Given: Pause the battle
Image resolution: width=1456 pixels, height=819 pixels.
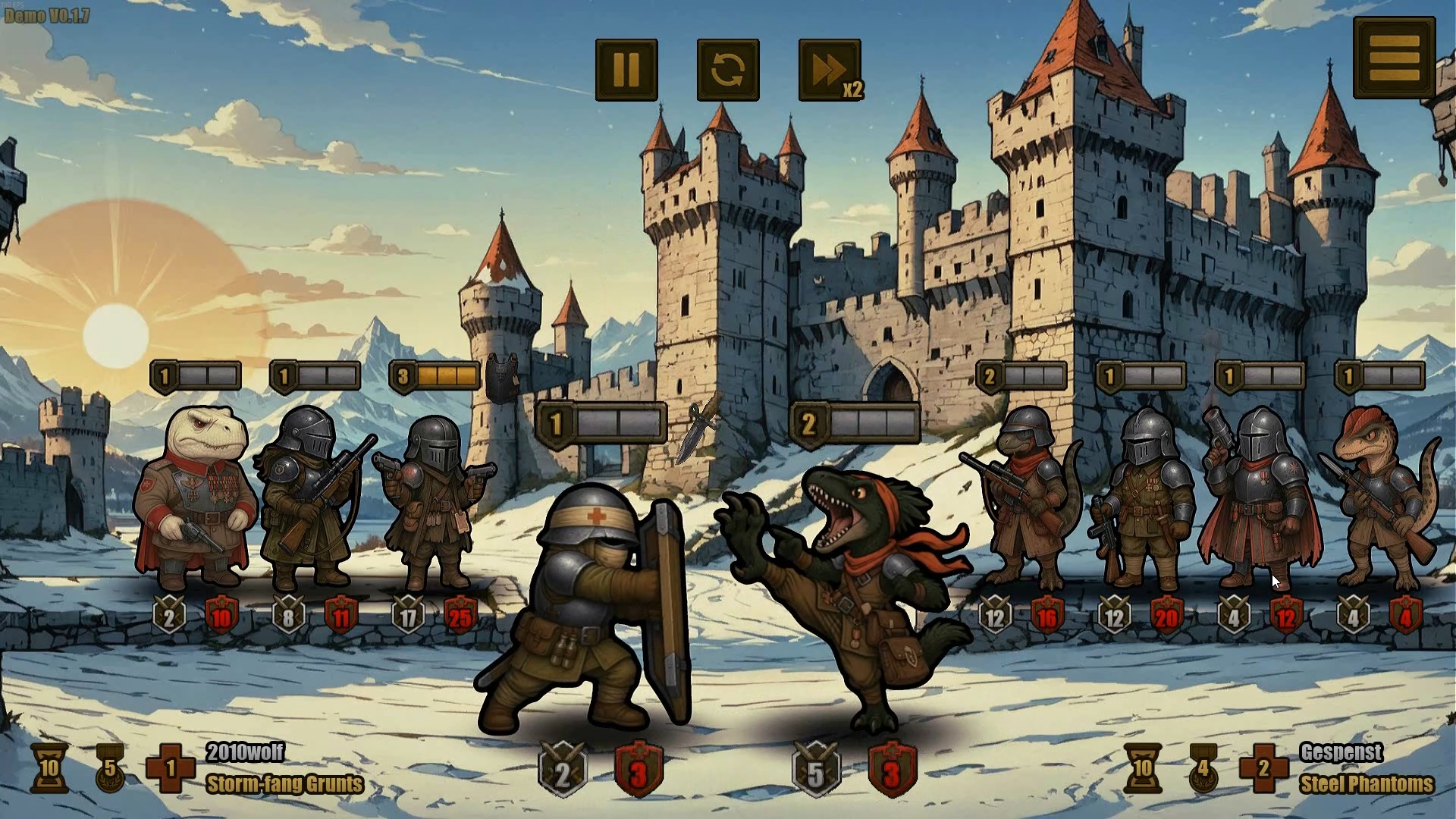Looking at the screenshot, I should (626, 70).
